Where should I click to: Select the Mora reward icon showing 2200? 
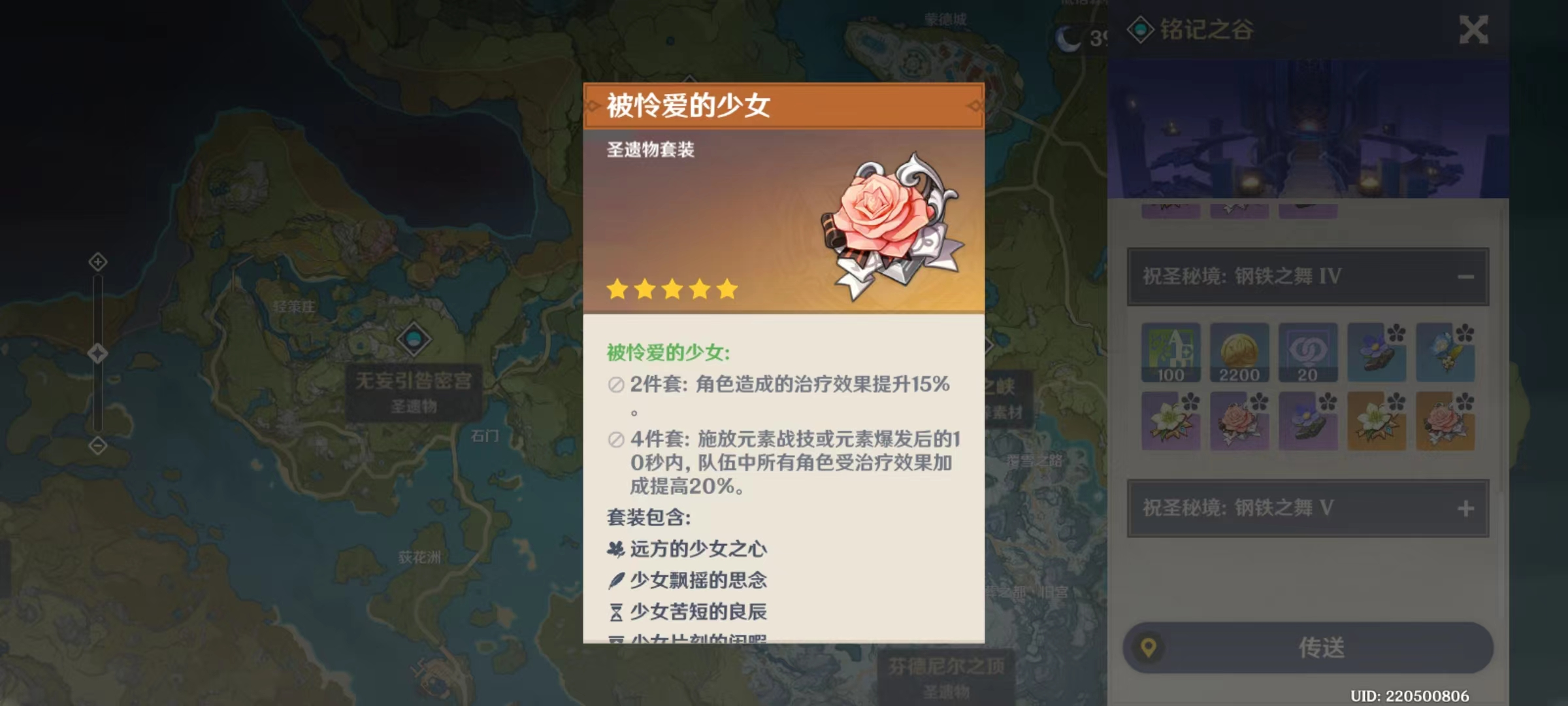coord(1240,353)
